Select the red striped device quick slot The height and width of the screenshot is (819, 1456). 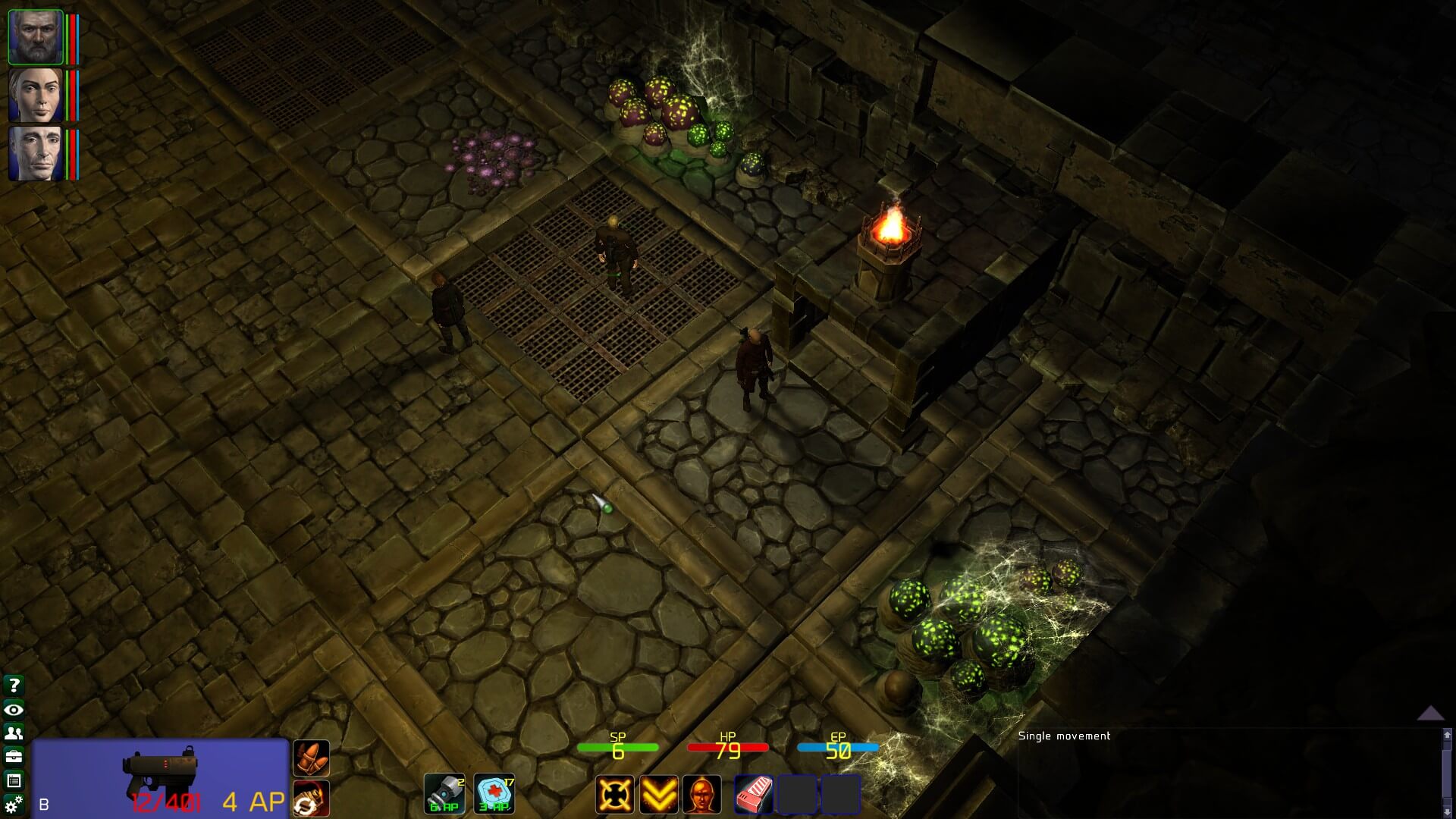coord(754,794)
